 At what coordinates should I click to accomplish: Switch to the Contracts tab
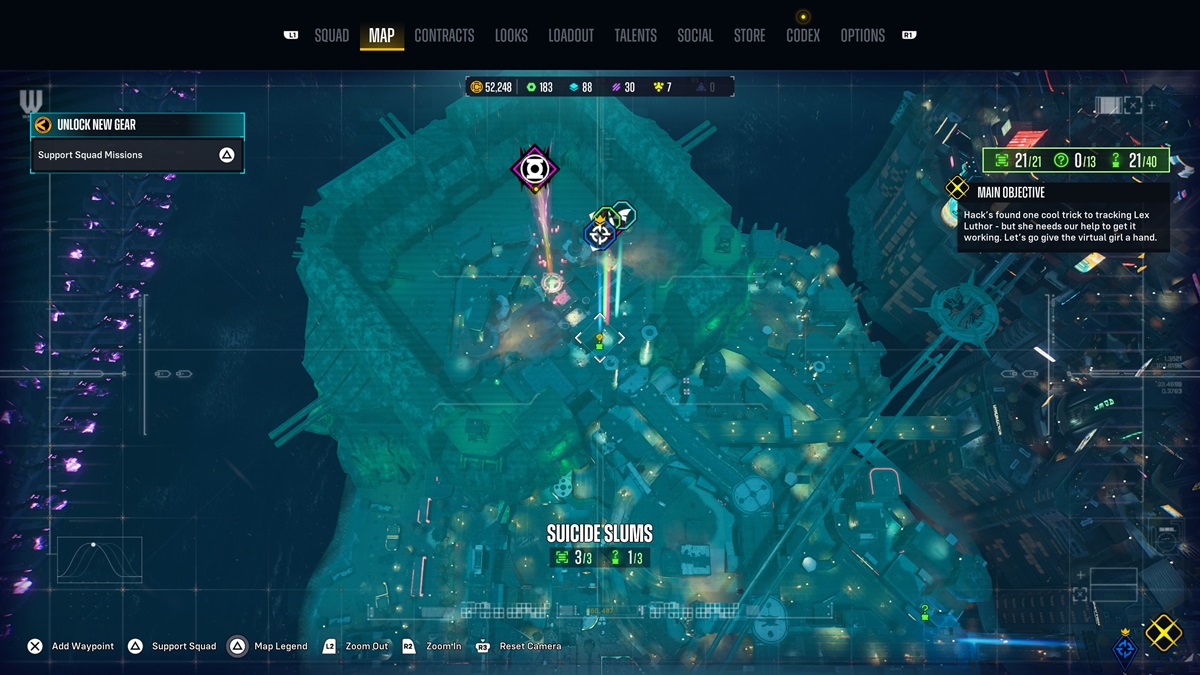point(444,36)
